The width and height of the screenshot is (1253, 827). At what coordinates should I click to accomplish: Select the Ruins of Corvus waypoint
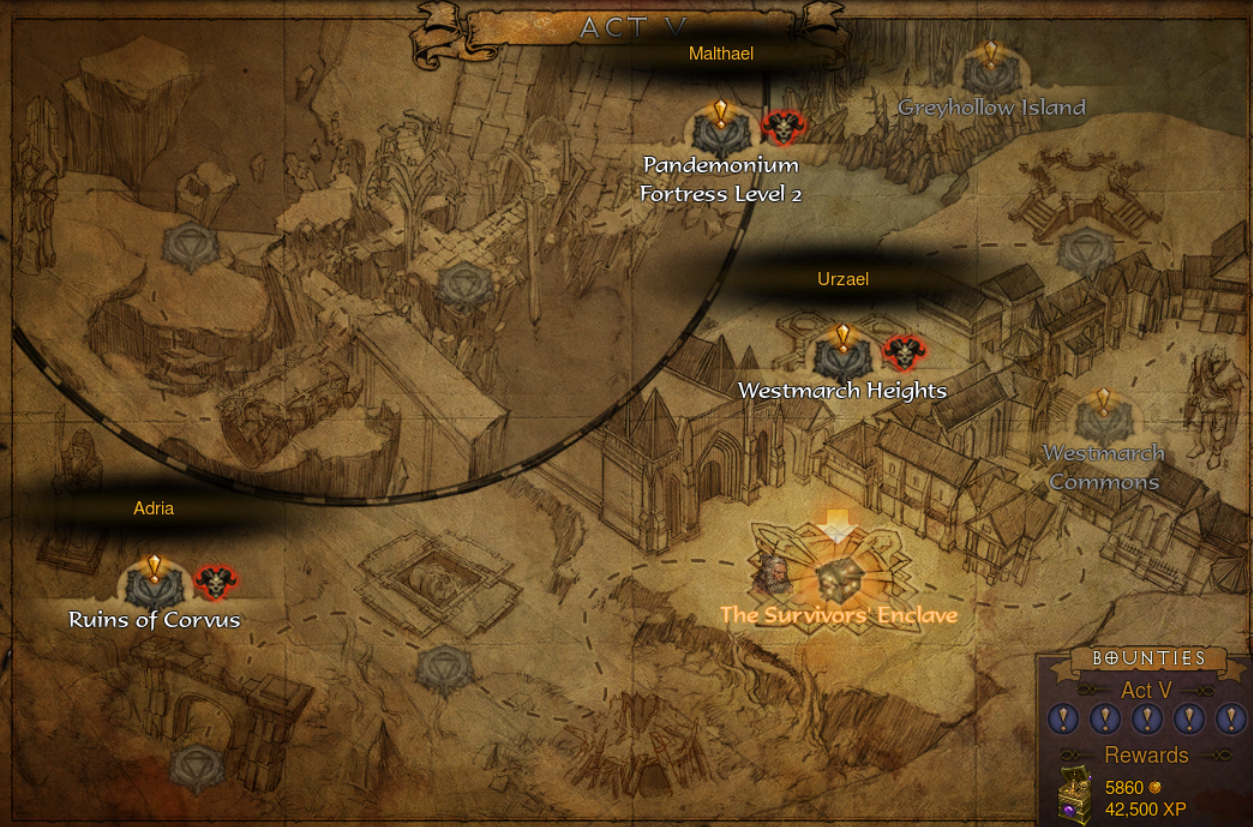click(153, 584)
